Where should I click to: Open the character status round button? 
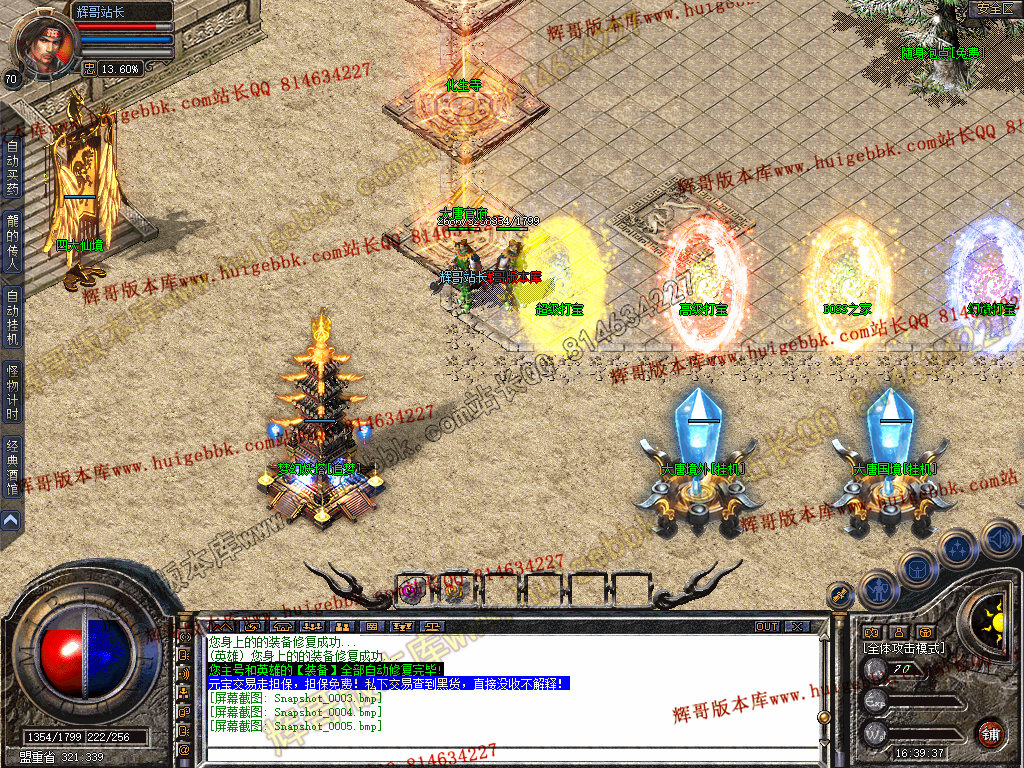876,588
